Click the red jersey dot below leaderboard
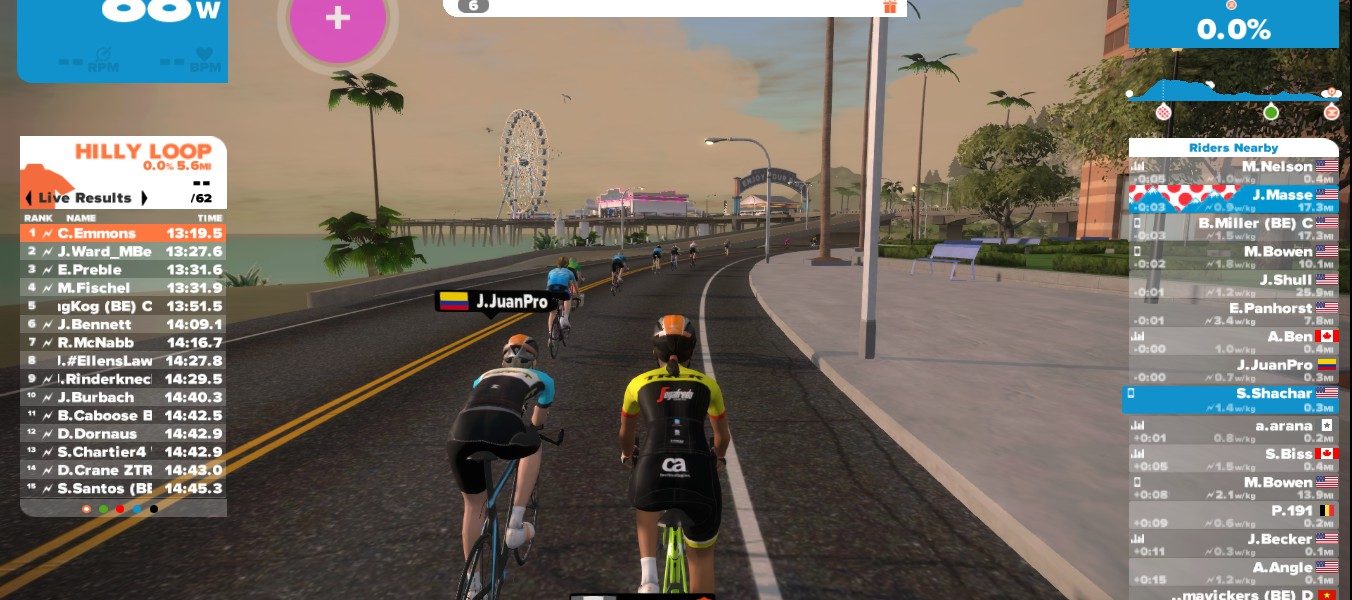The height and width of the screenshot is (600, 1352). coord(120,509)
